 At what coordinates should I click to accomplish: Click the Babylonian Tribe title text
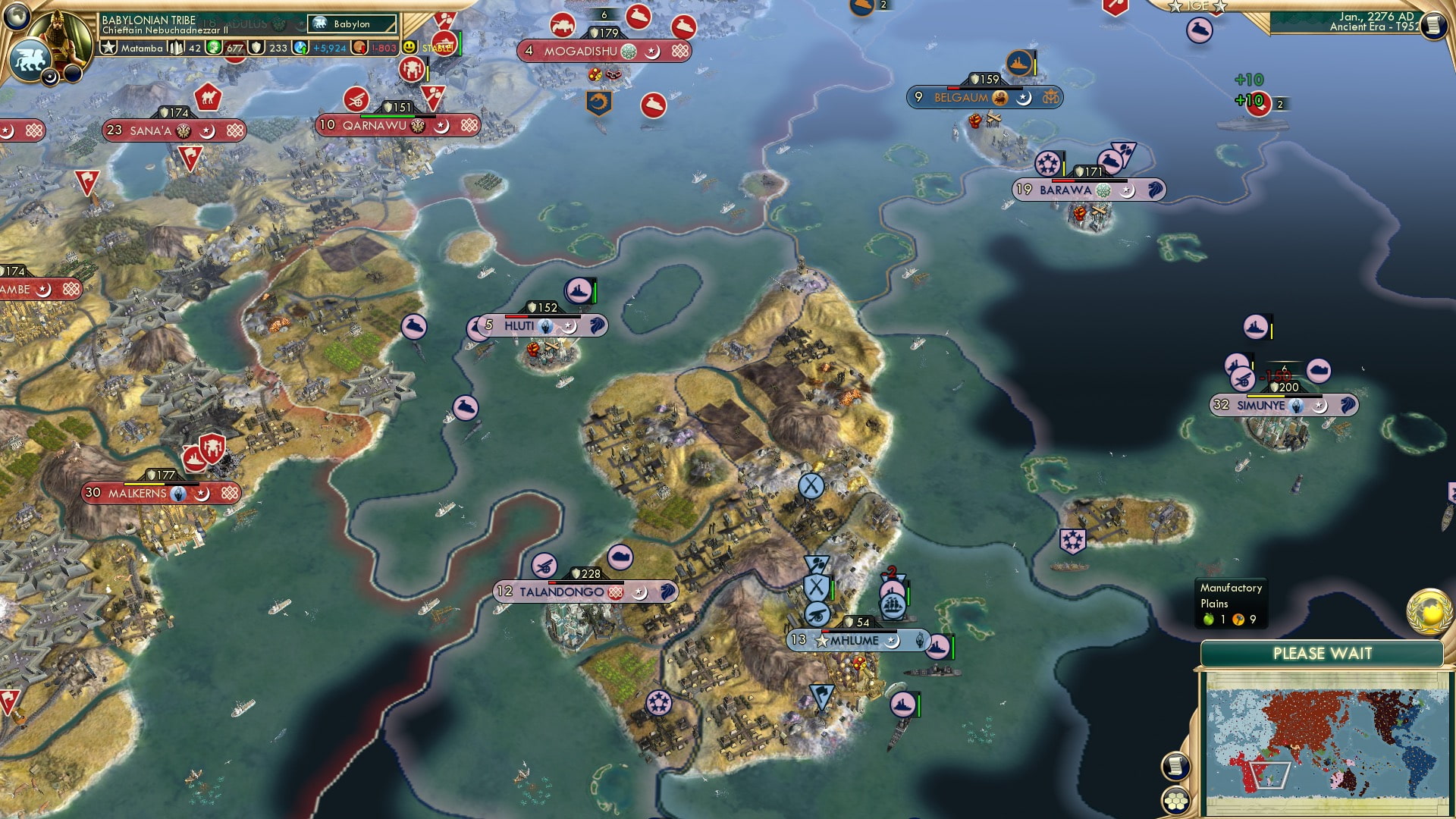pos(149,20)
